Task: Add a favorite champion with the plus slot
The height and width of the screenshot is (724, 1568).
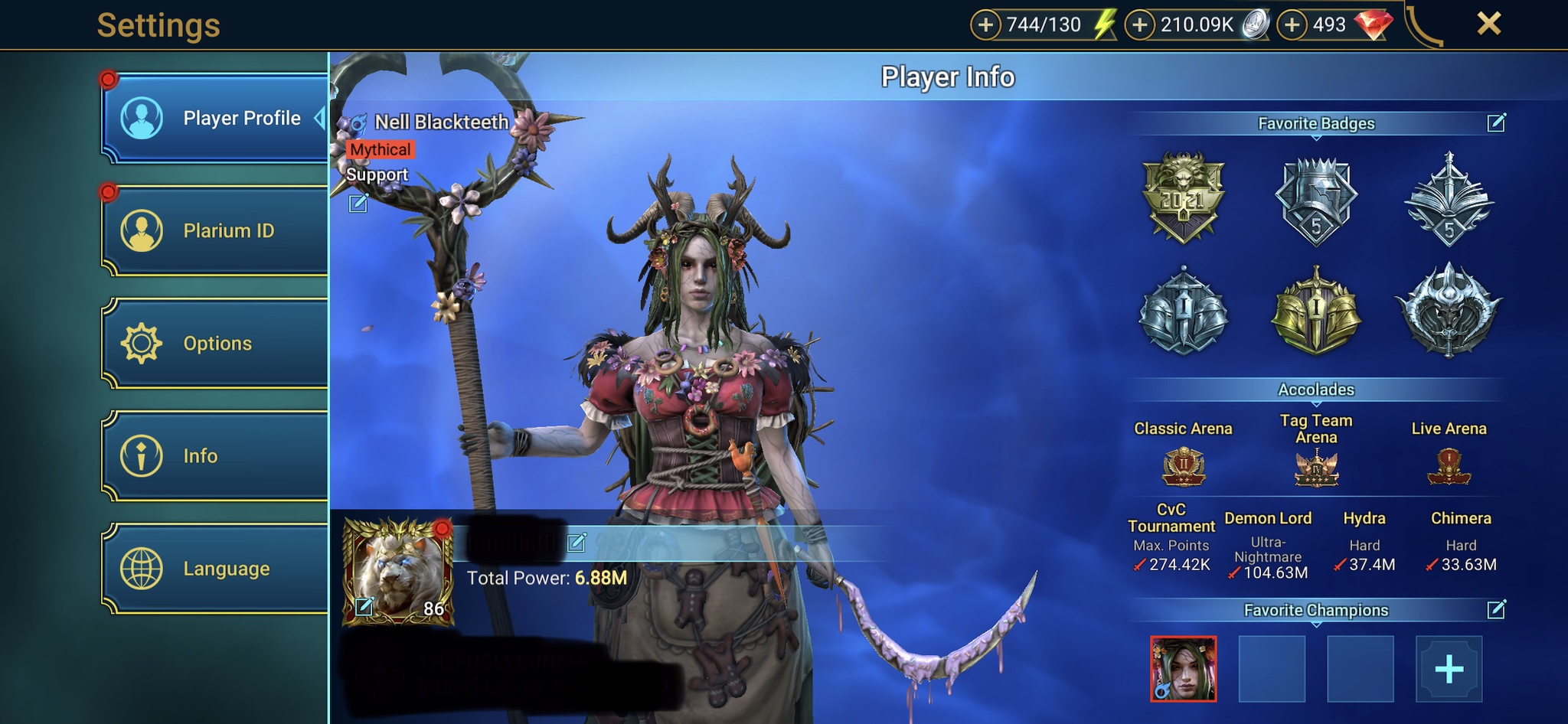Action: tap(1449, 669)
